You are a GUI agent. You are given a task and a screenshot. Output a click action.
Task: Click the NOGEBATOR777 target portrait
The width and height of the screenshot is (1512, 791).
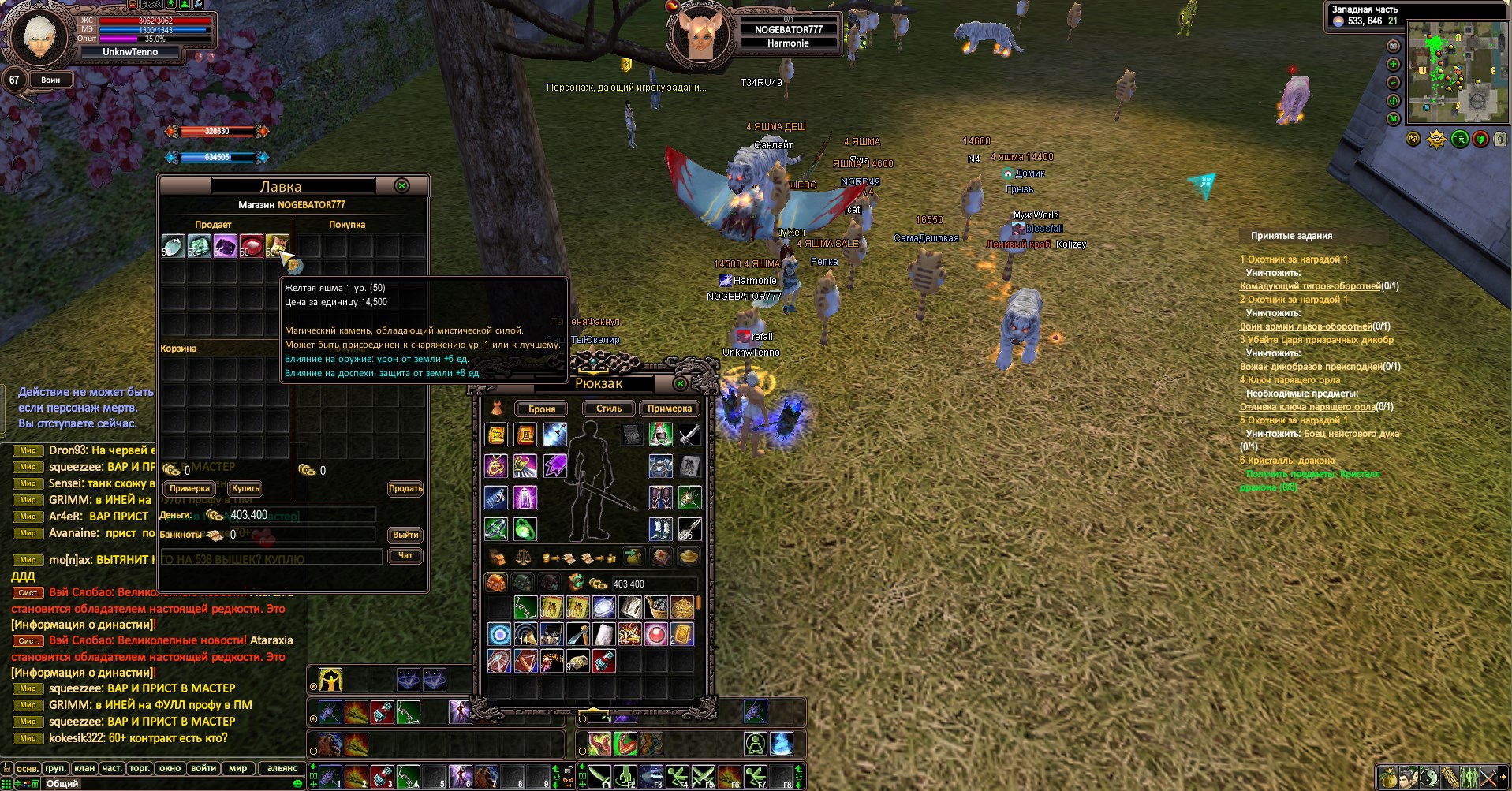(701, 35)
